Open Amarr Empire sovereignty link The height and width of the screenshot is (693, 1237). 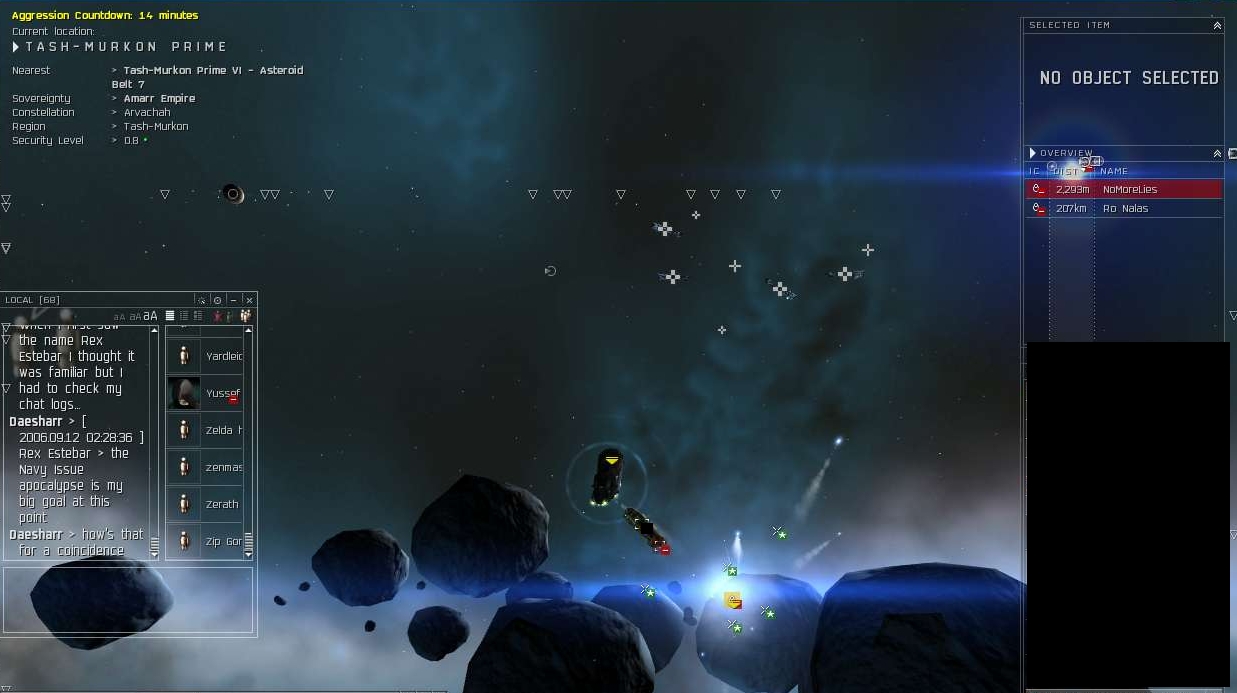(x=159, y=98)
